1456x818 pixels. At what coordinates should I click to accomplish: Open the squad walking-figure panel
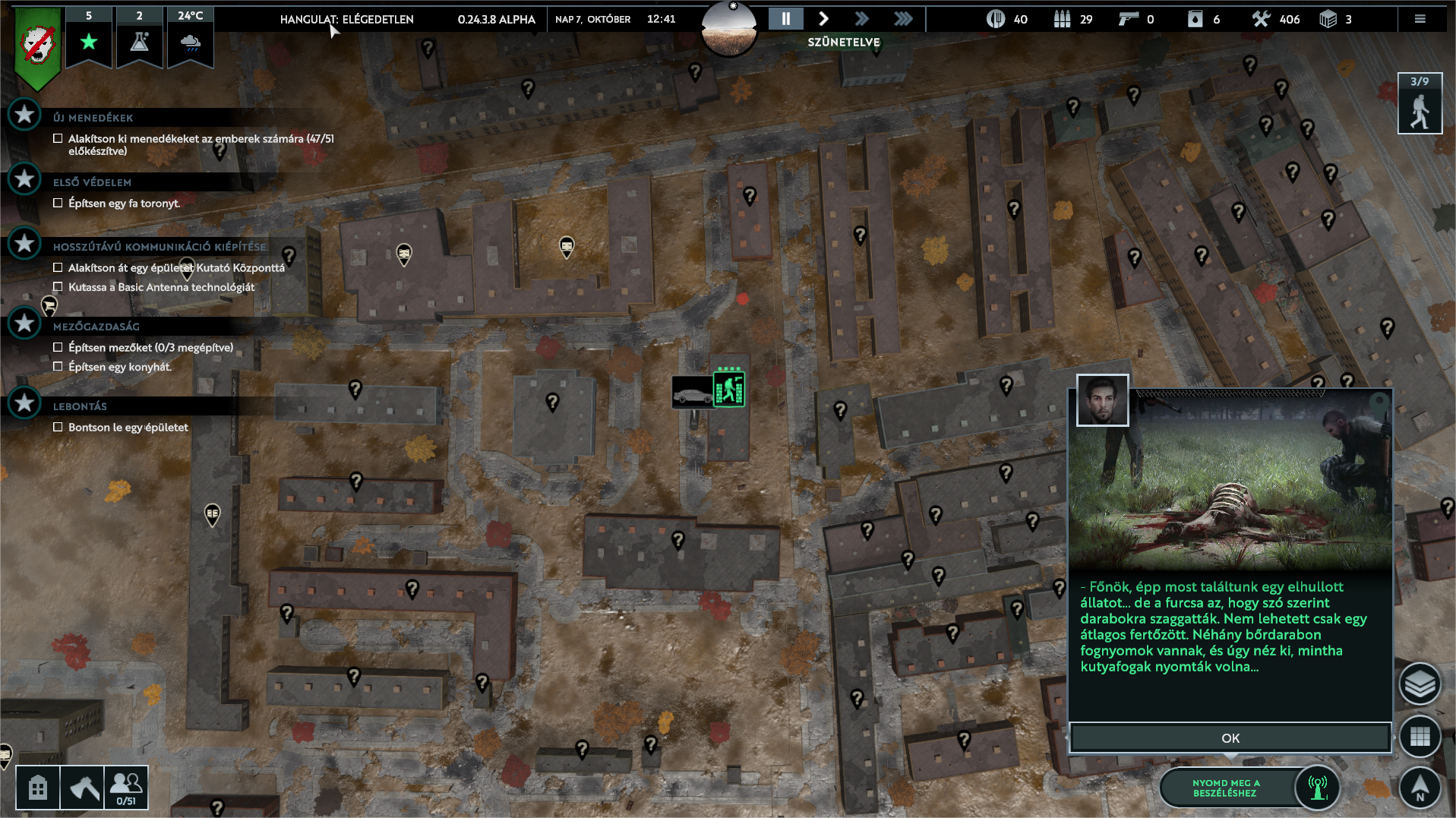pos(1419,104)
